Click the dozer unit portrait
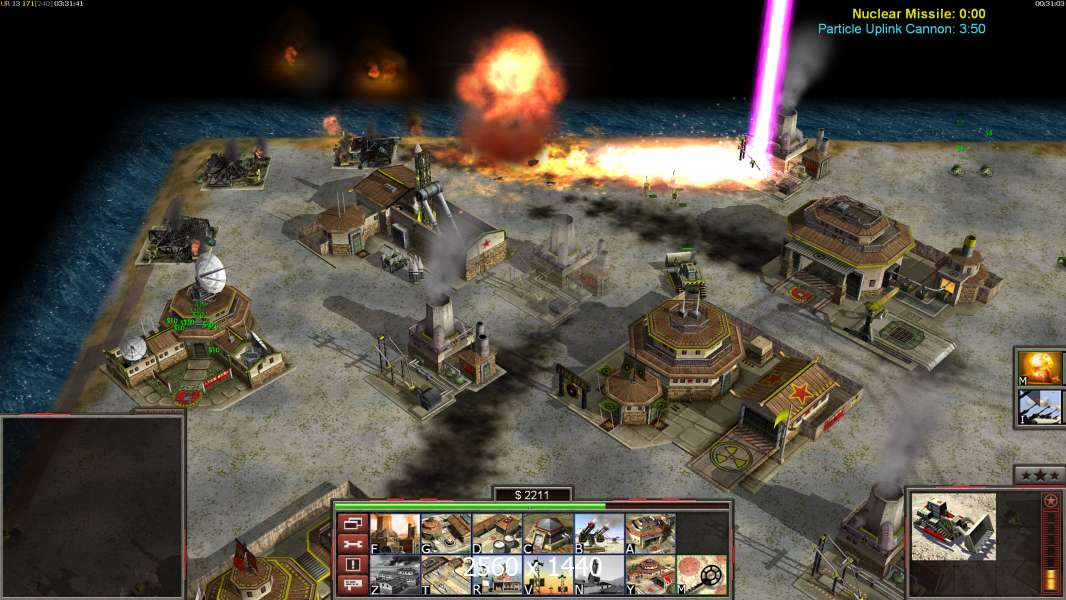The image size is (1066, 600). click(x=953, y=526)
